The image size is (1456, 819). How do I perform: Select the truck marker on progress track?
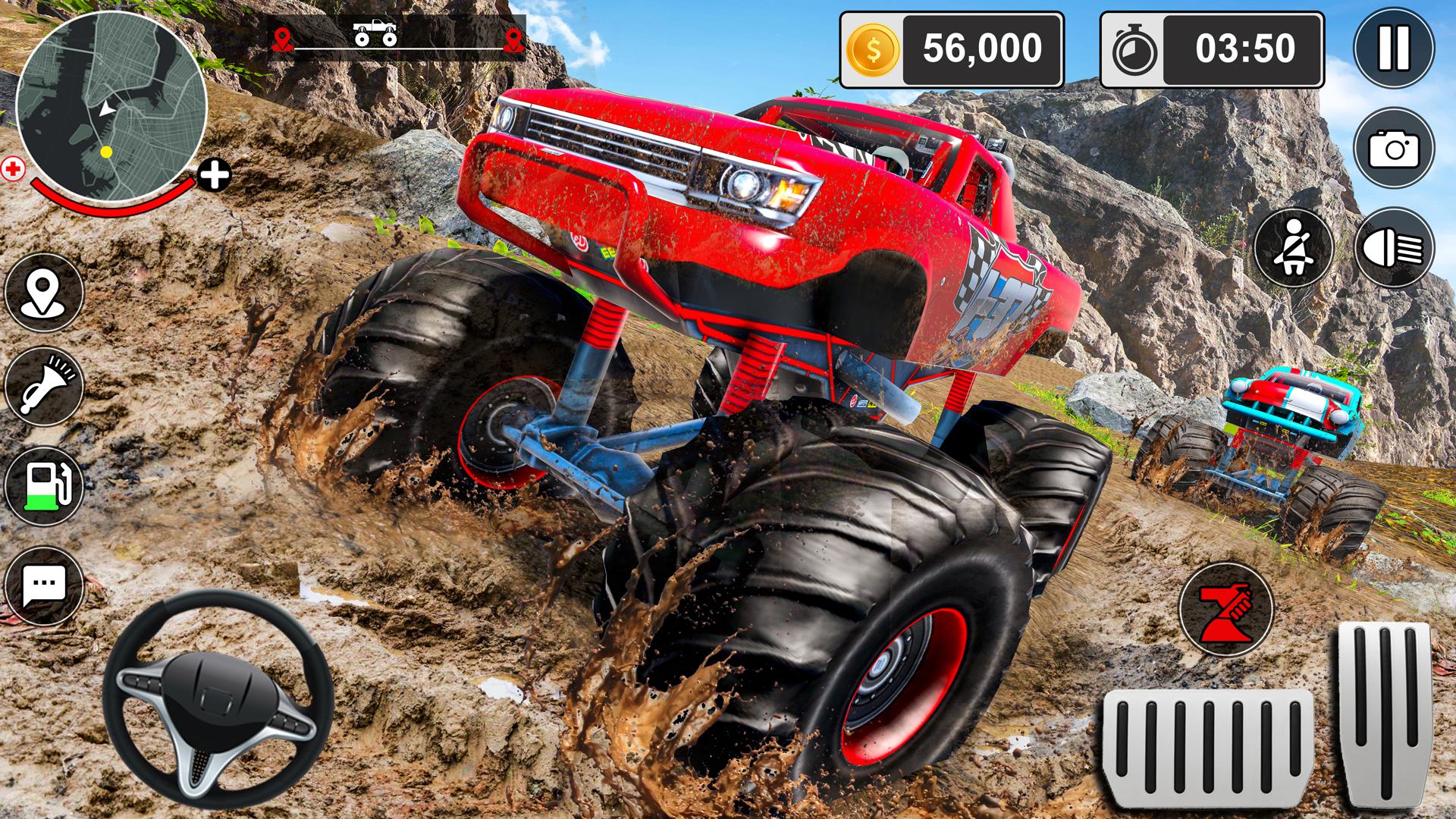coord(375,32)
